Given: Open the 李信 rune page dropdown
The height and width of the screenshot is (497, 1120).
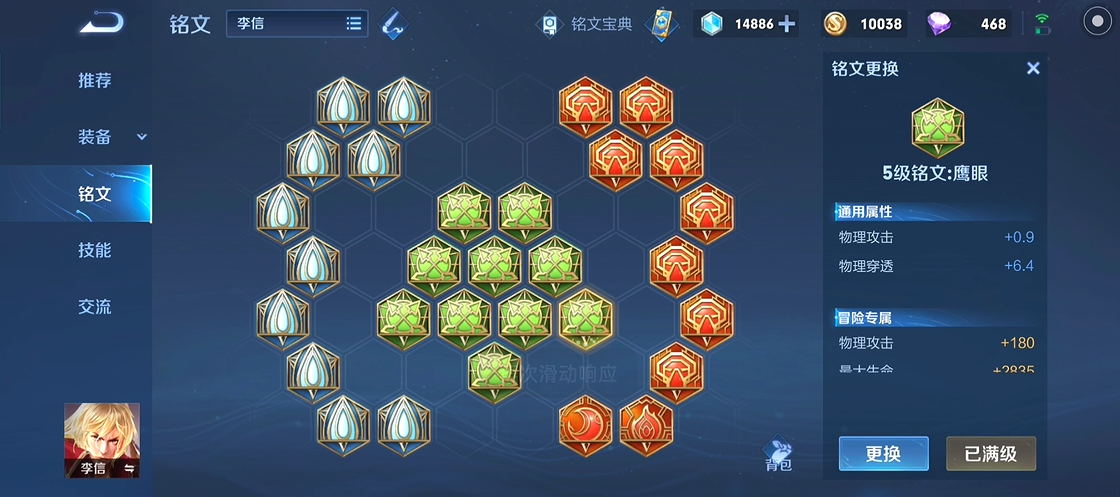Looking at the screenshot, I should point(297,24).
